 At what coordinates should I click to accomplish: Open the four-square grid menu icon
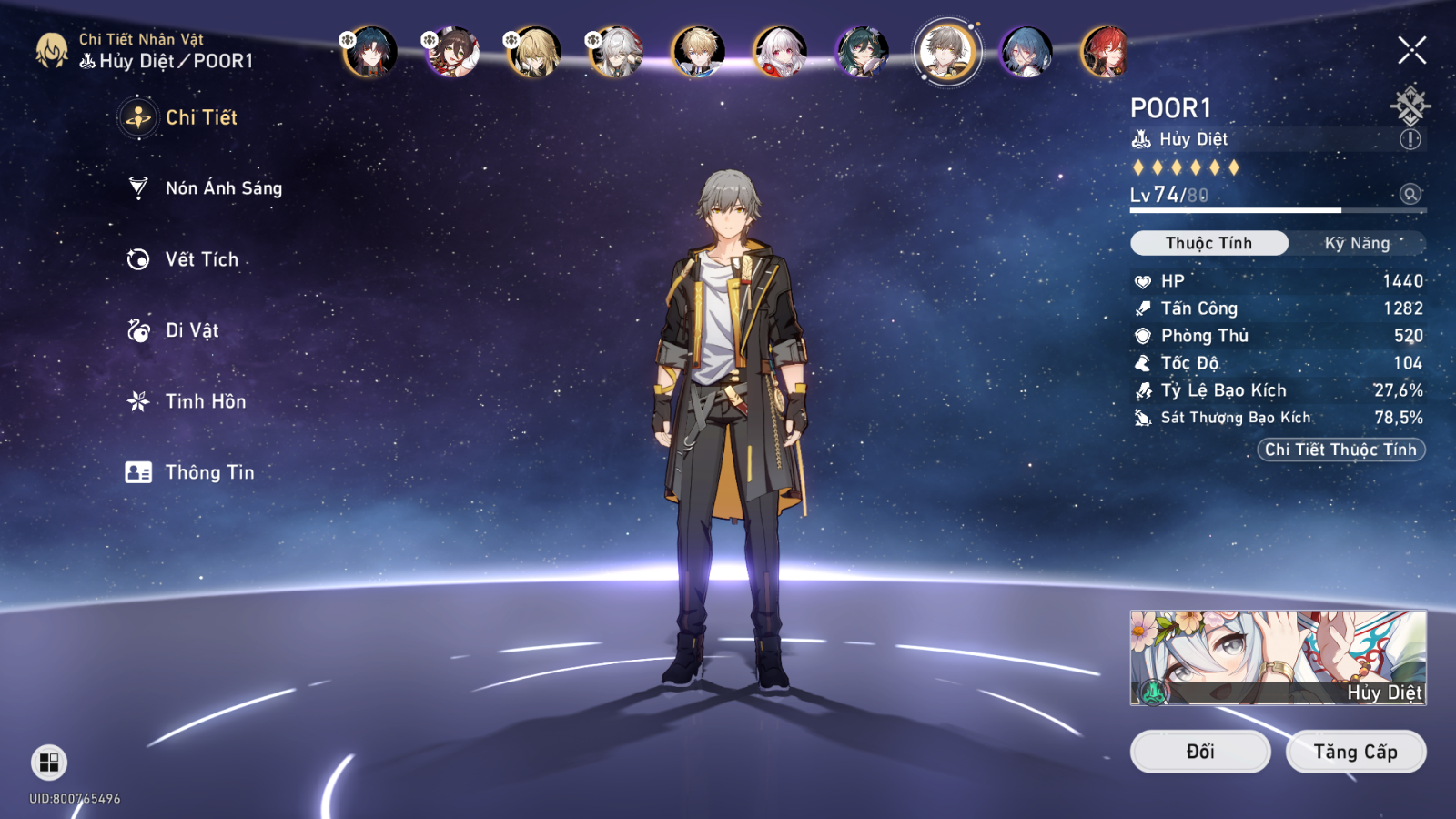(49, 763)
